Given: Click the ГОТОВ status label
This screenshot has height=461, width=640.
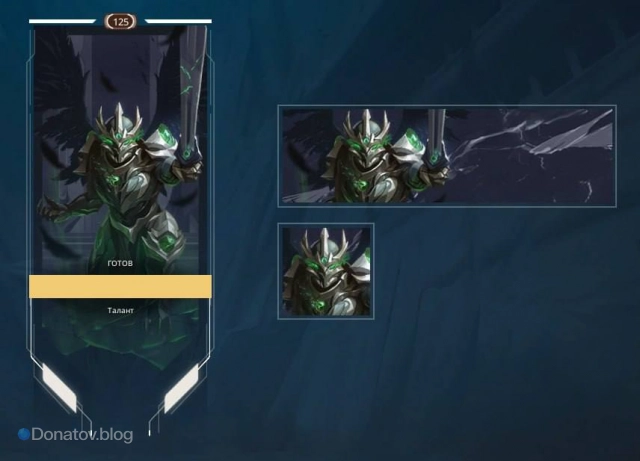Looking at the screenshot, I should [120, 265].
